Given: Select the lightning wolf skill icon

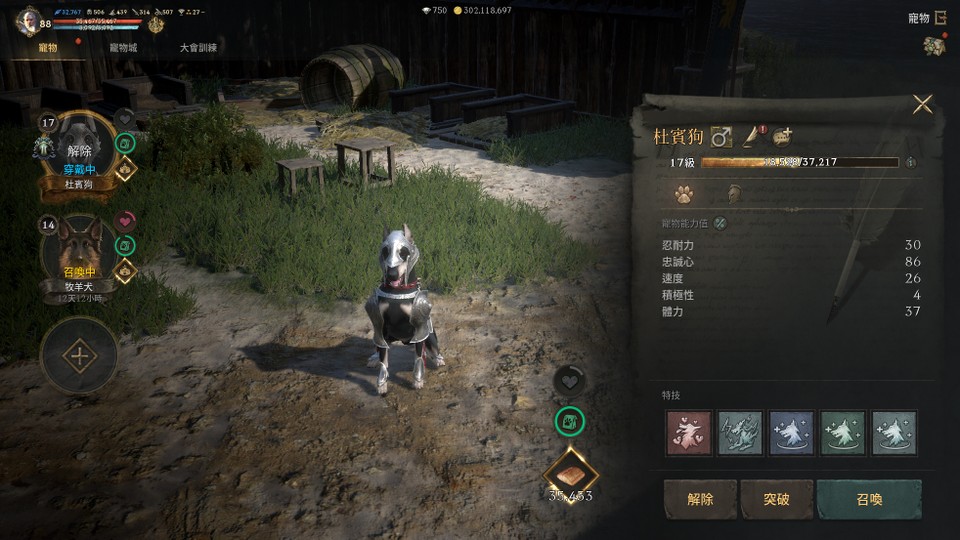Looking at the screenshot, I should [739, 433].
